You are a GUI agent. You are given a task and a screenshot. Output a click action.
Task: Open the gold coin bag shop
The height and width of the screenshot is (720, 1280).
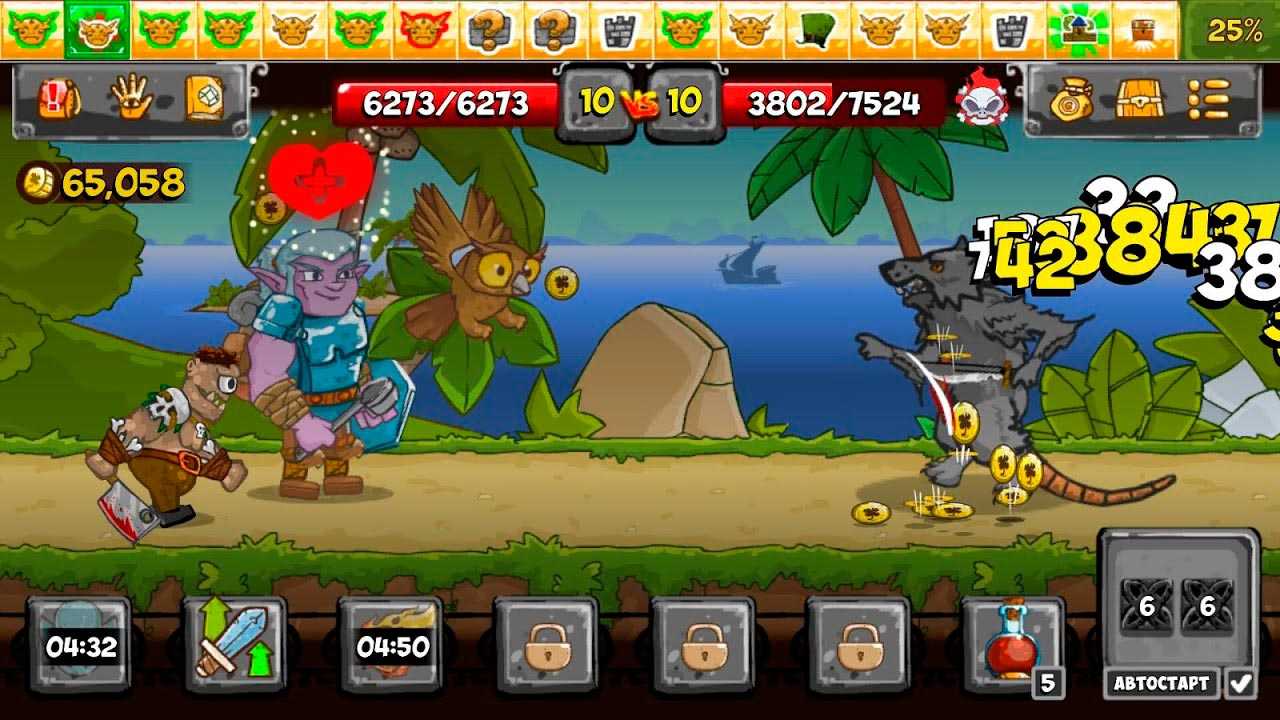(1070, 100)
